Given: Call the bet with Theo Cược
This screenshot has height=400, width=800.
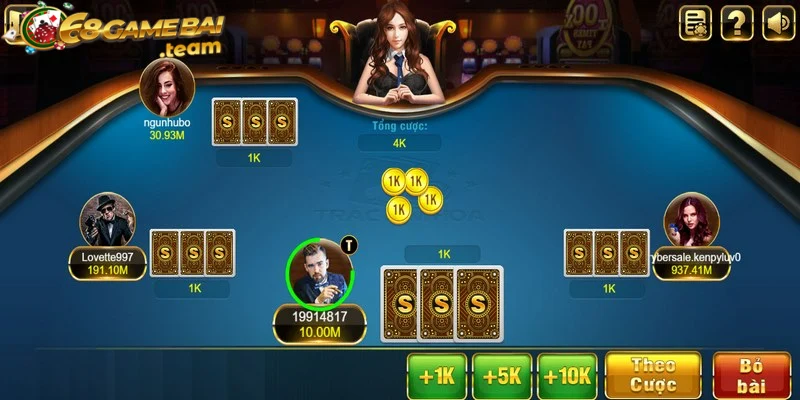Looking at the screenshot, I should click(x=653, y=376).
